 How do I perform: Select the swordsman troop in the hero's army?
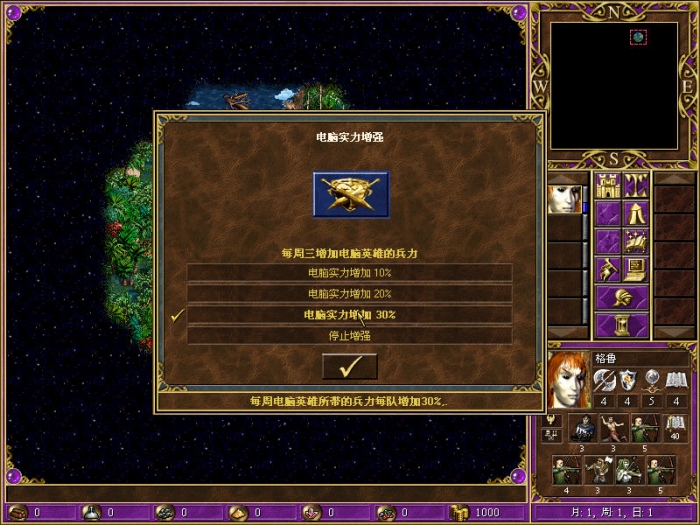pyautogui.click(x=583, y=428)
